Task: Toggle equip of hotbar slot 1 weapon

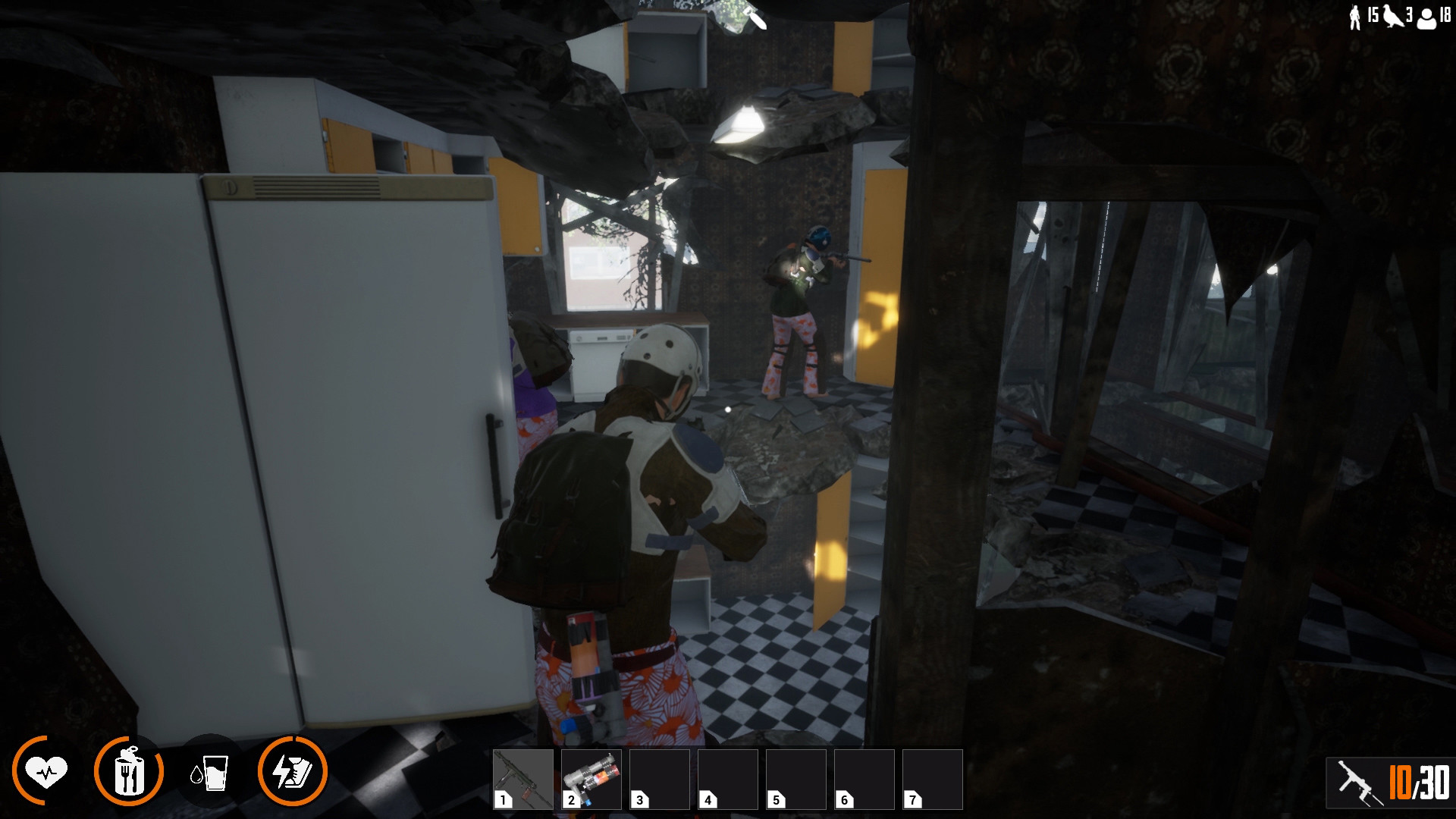Action: point(523,778)
